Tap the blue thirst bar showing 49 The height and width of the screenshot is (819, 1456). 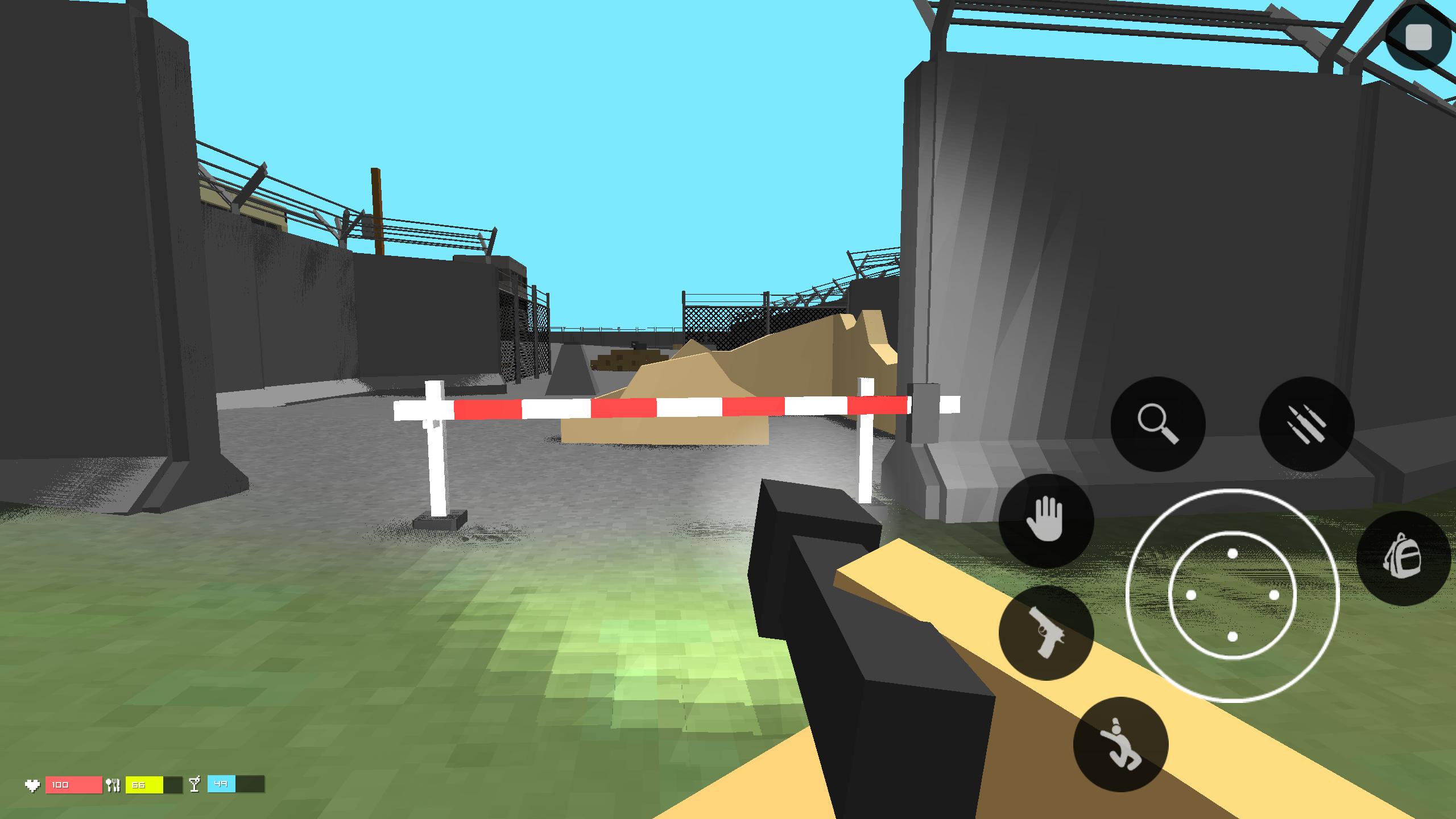(x=227, y=784)
